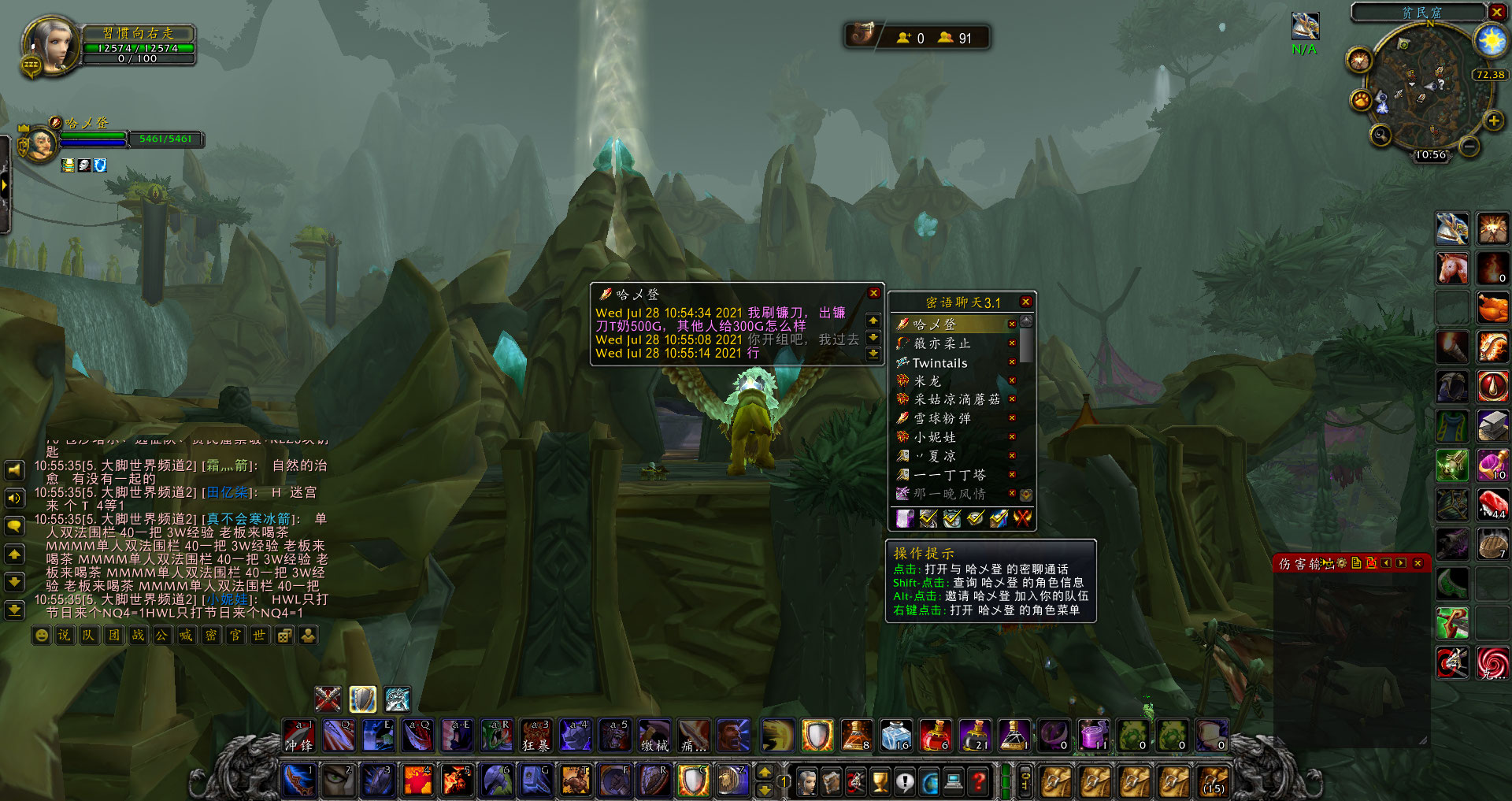Switch to the defensive stance shield icon
The width and height of the screenshot is (1512, 801).
coord(362,699)
